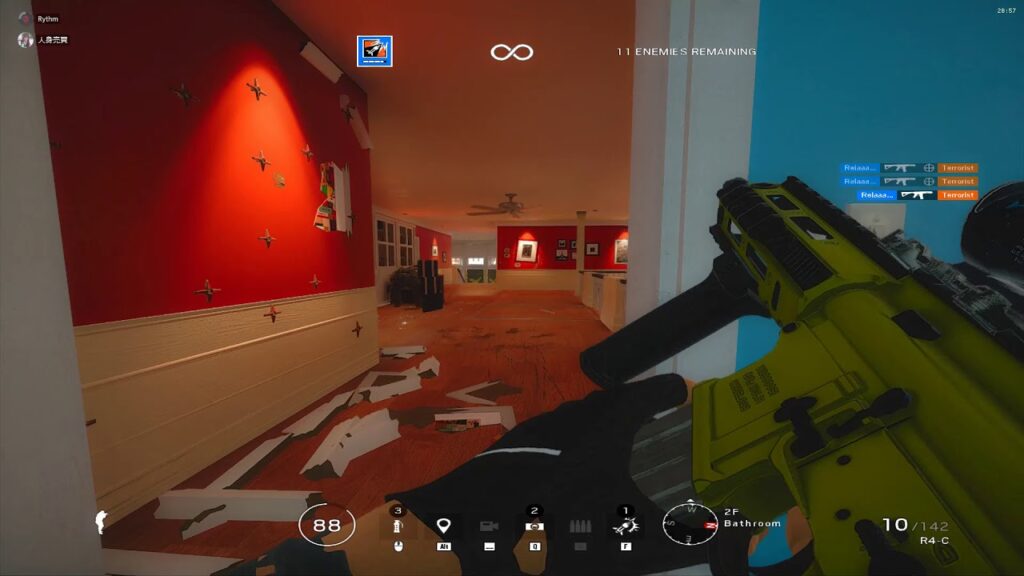The image size is (1024, 576).
Task: Click the highlighted bottom kill feed entry
Action: [x=918, y=195]
